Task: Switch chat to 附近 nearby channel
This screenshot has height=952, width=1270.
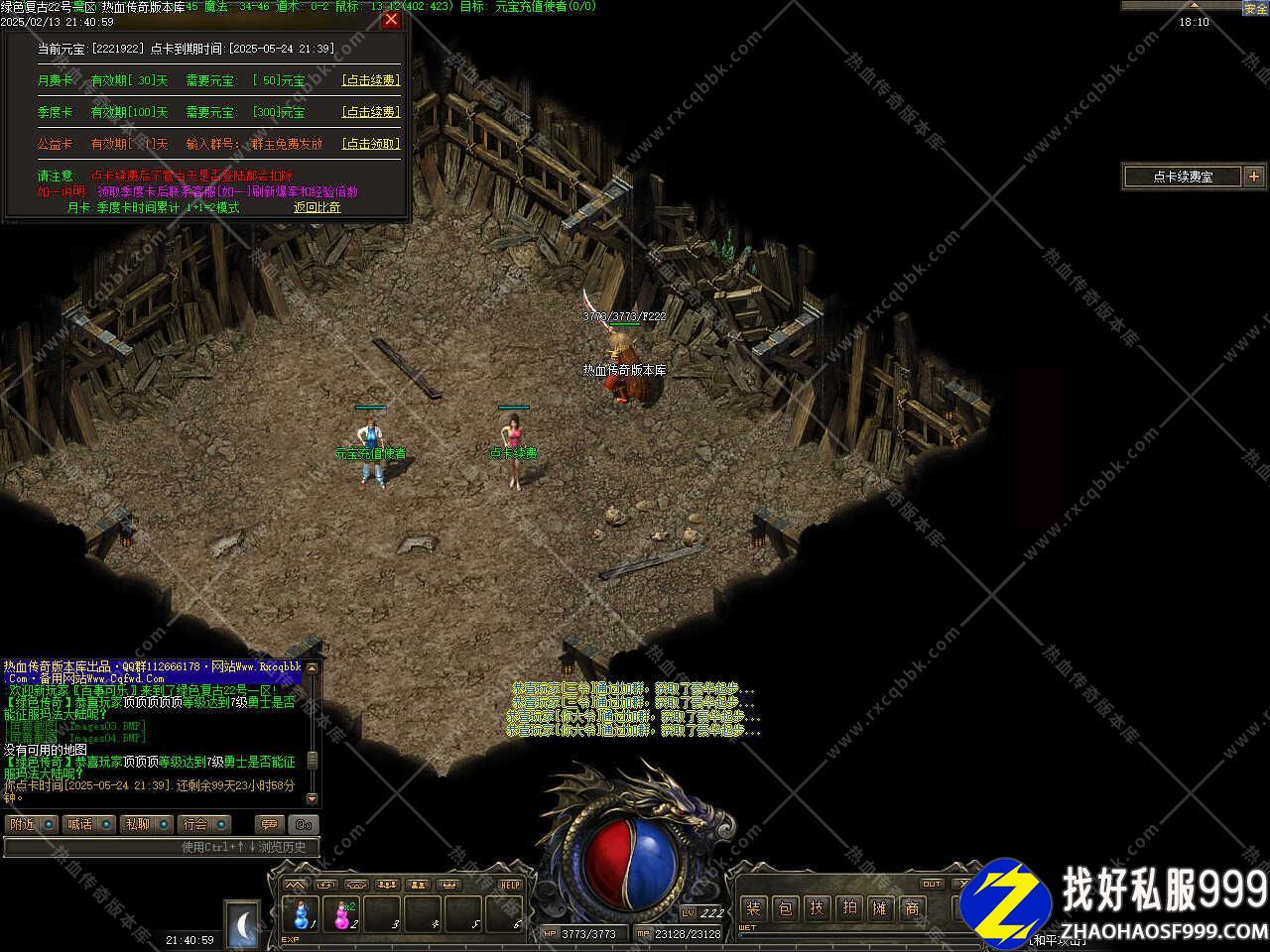Action: [x=32, y=824]
